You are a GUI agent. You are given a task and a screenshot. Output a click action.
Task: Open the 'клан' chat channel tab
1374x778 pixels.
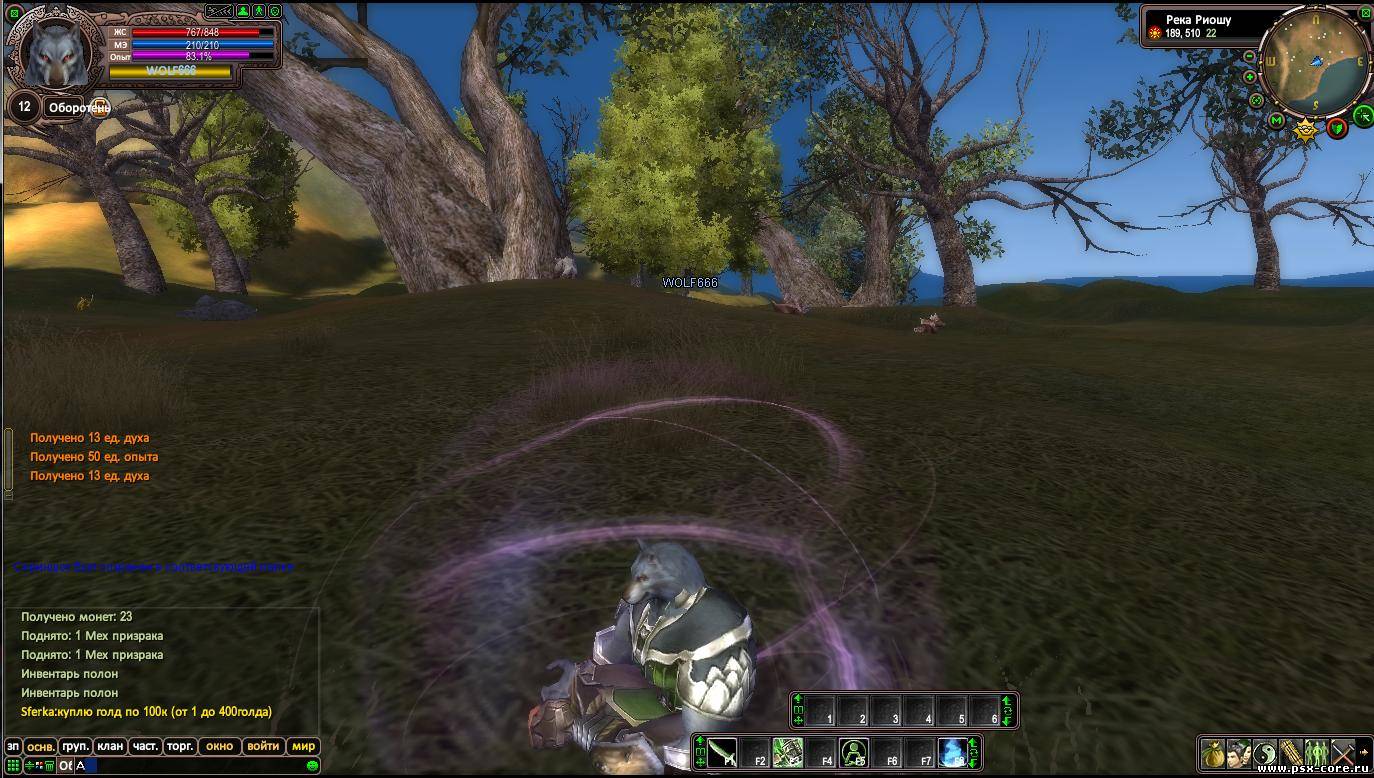(x=111, y=746)
